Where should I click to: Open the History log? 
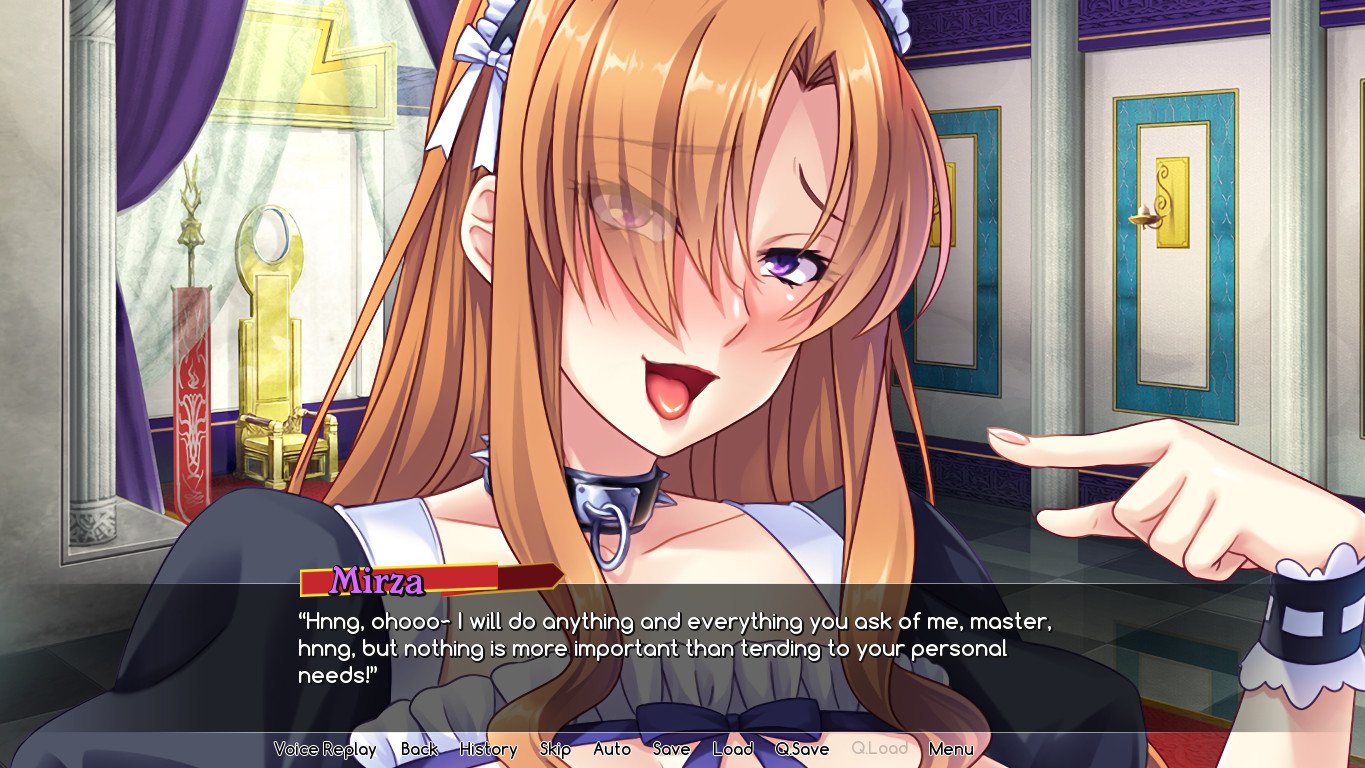pos(488,749)
